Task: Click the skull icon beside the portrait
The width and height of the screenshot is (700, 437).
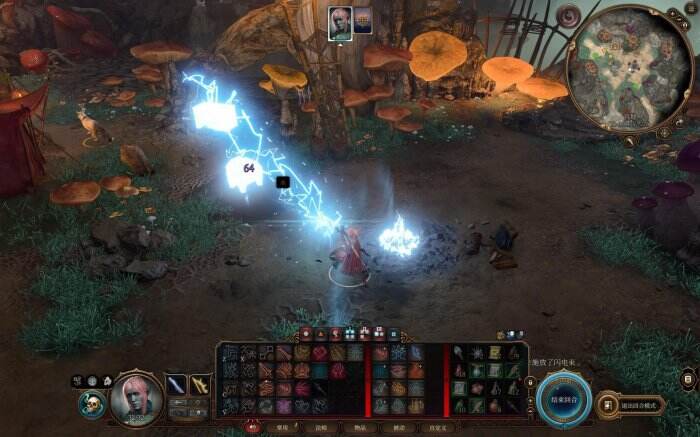Action: point(91,403)
